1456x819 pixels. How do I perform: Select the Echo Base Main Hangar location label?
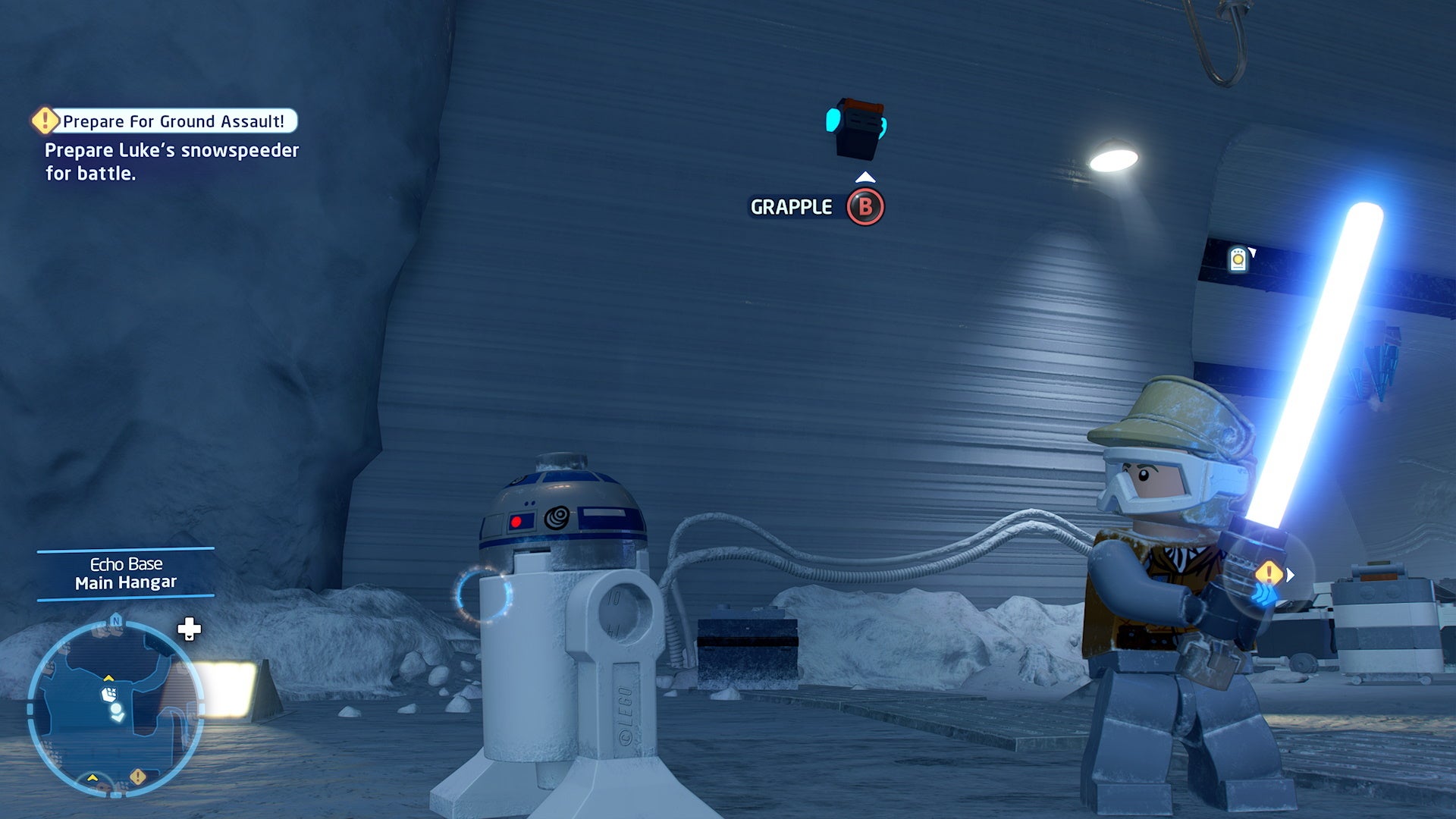(x=125, y=573)
